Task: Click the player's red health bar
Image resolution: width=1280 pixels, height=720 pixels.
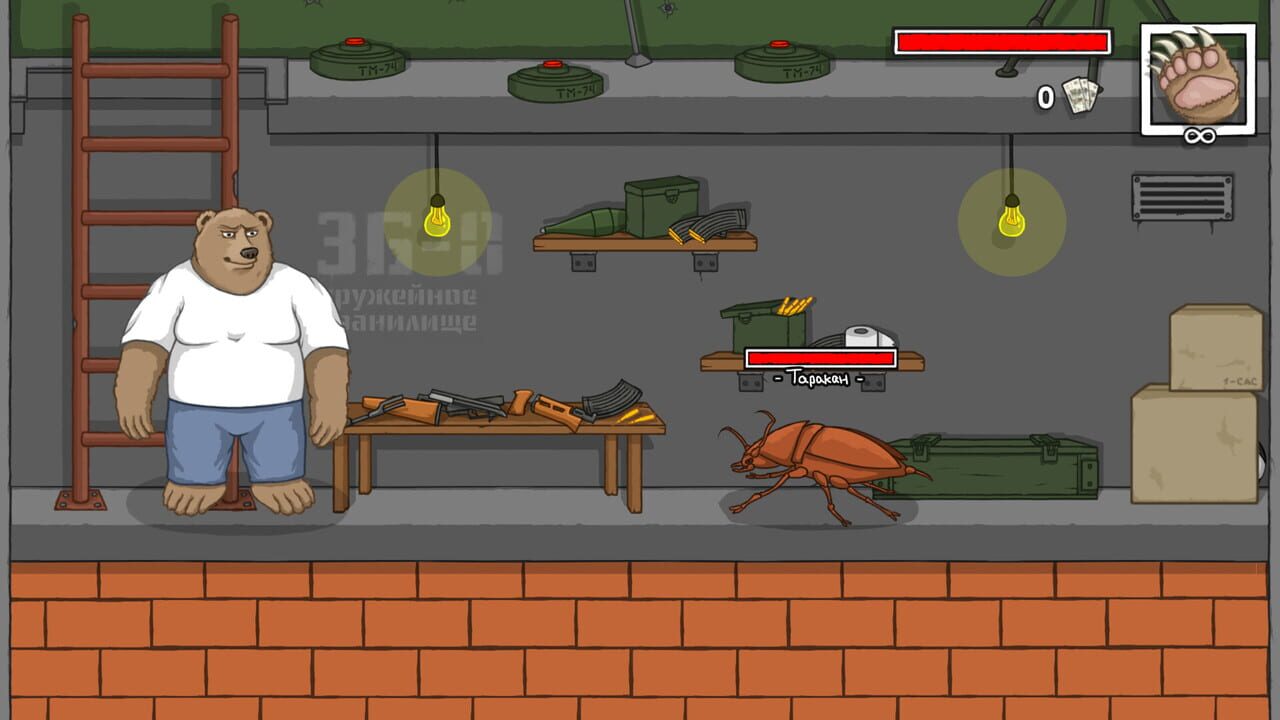Action: point(1000,42)
